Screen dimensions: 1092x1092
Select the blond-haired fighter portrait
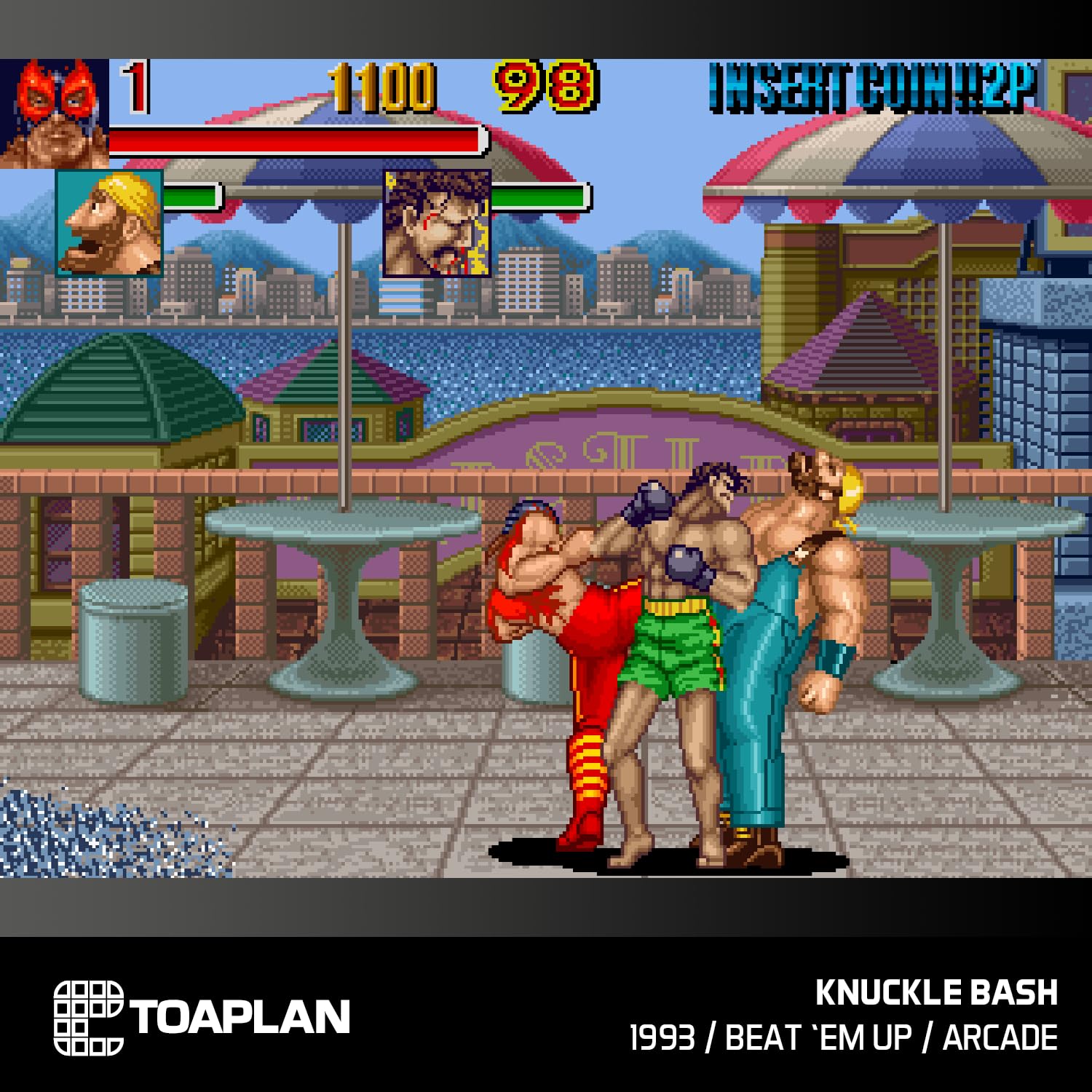point(108,223)
